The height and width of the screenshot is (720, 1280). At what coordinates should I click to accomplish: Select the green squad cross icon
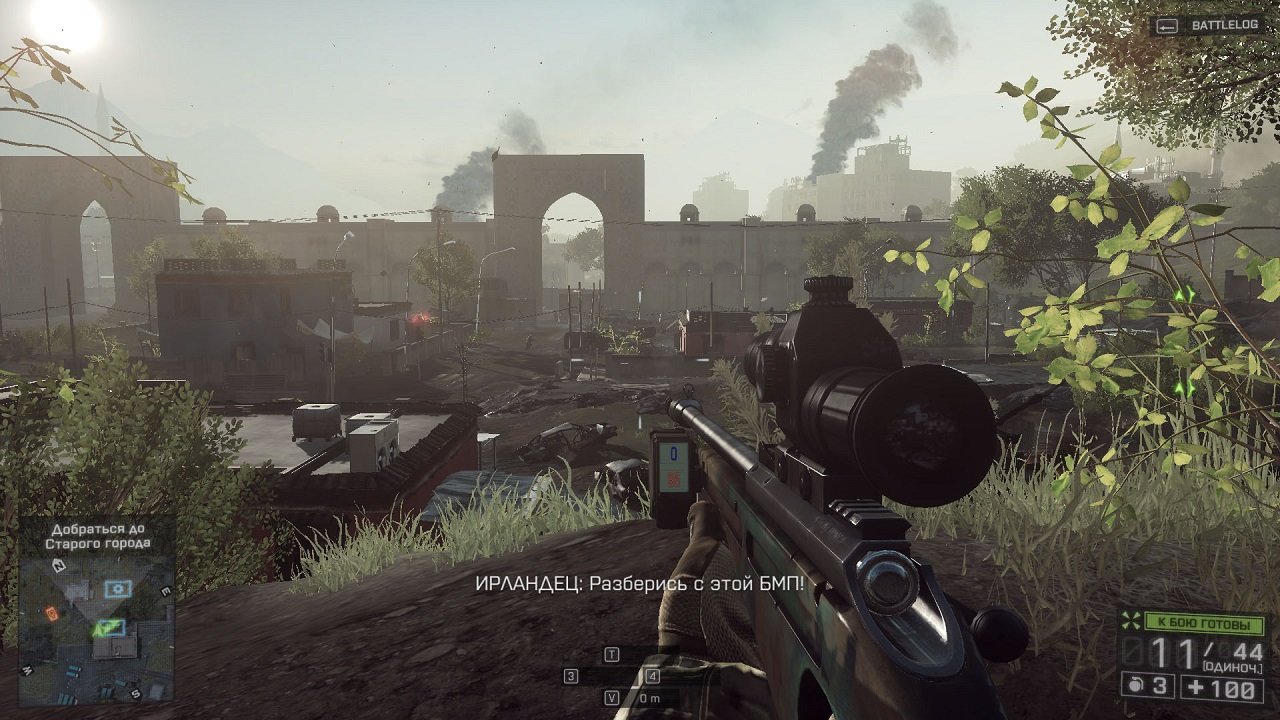pyautogui.click(x=1131, y=621)
